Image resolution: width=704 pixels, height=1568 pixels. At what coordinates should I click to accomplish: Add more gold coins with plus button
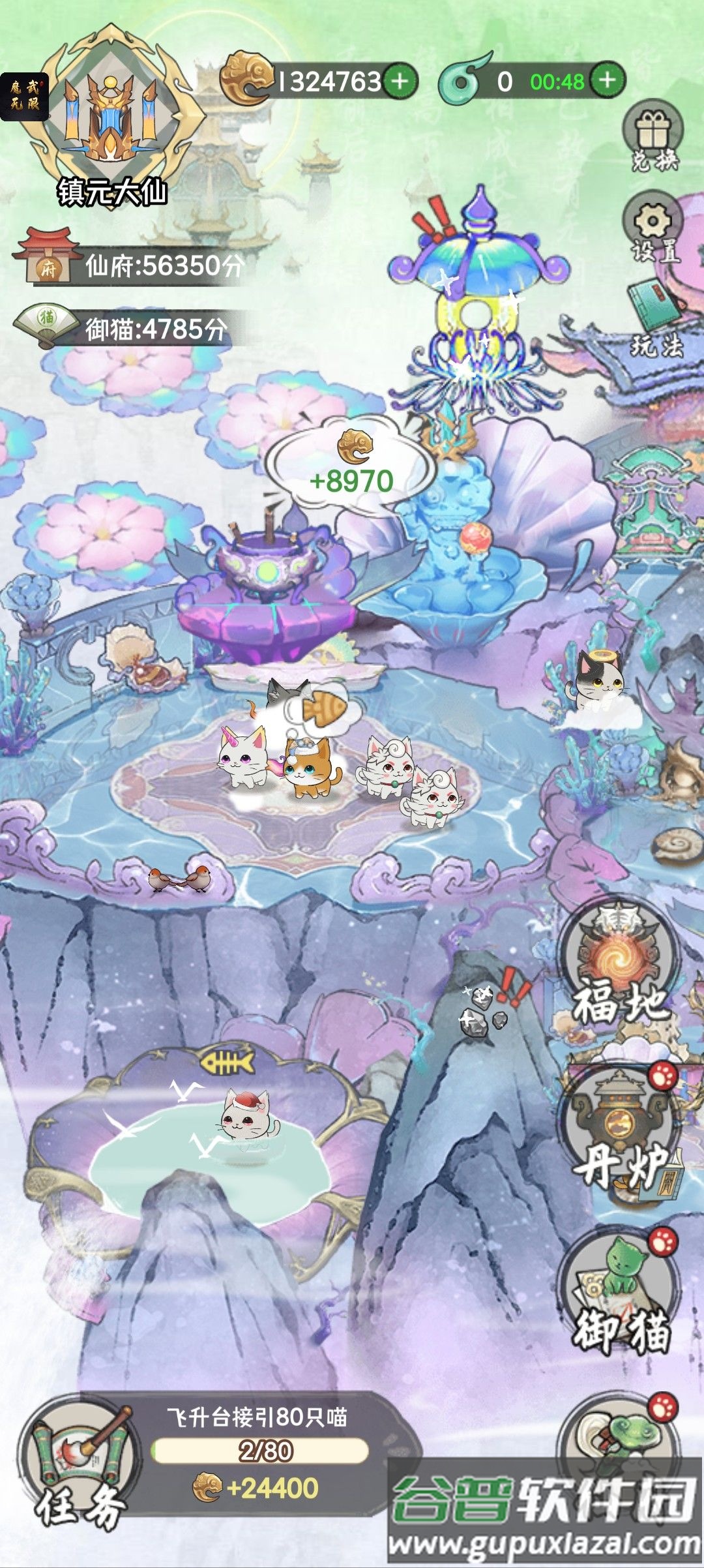pyautogui.click(x=400, y=81)
